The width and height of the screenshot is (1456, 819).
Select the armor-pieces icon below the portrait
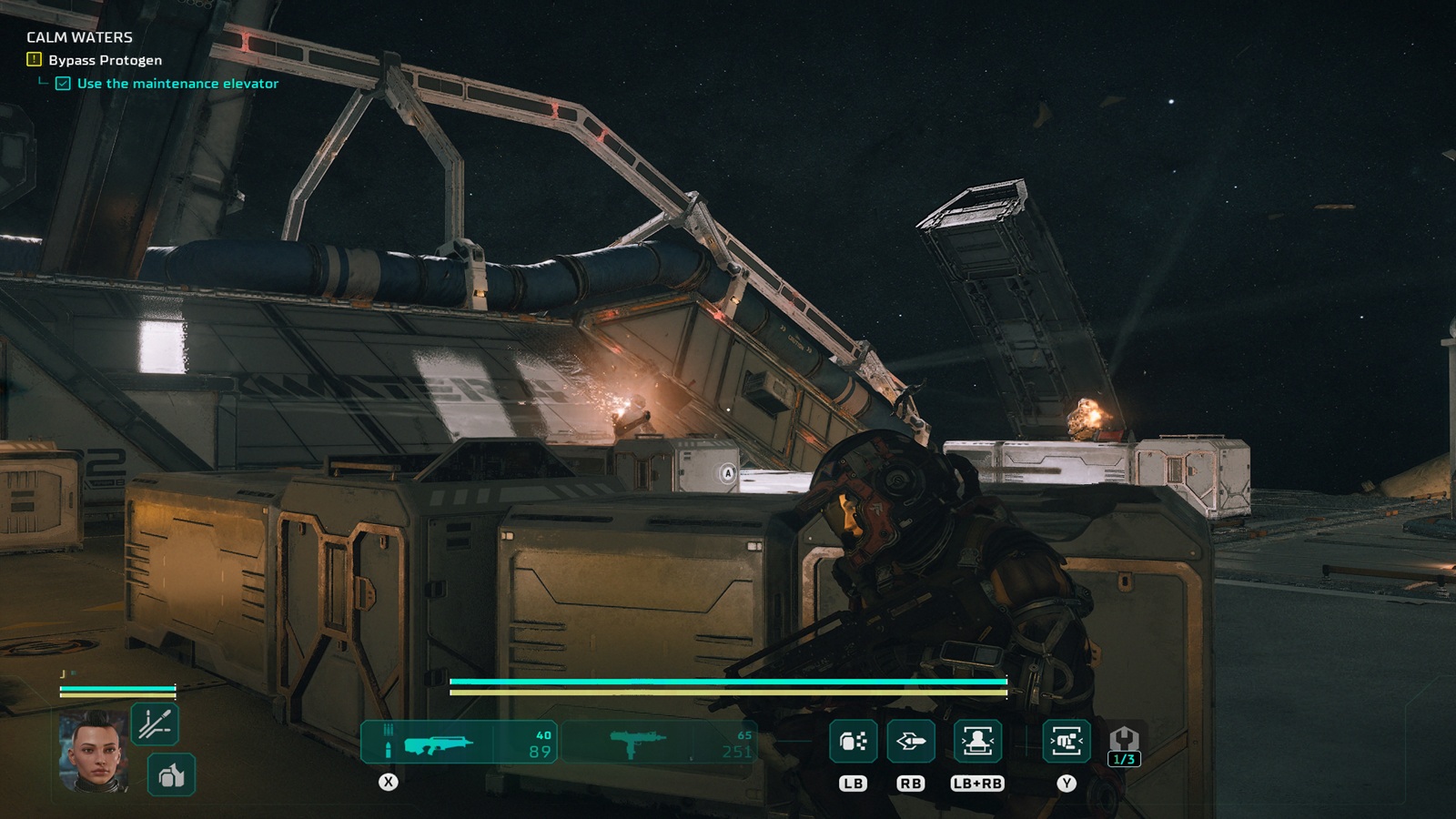(171, 775)
